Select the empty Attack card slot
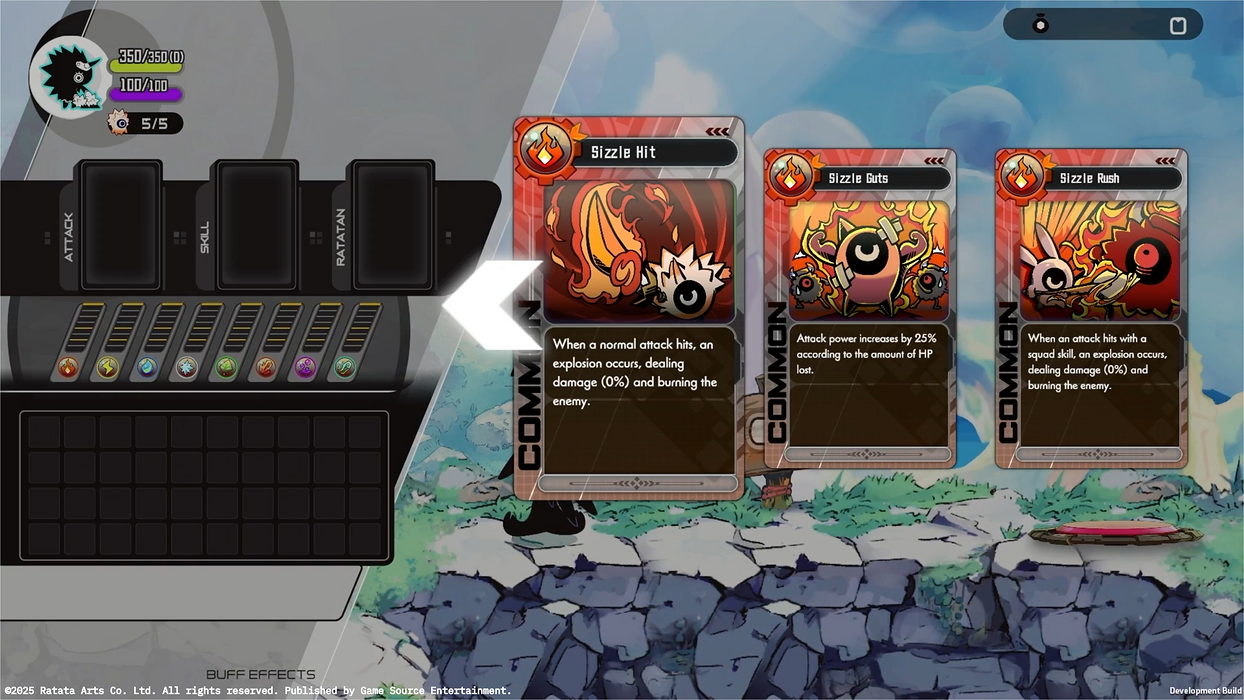 tap(120, 225)
